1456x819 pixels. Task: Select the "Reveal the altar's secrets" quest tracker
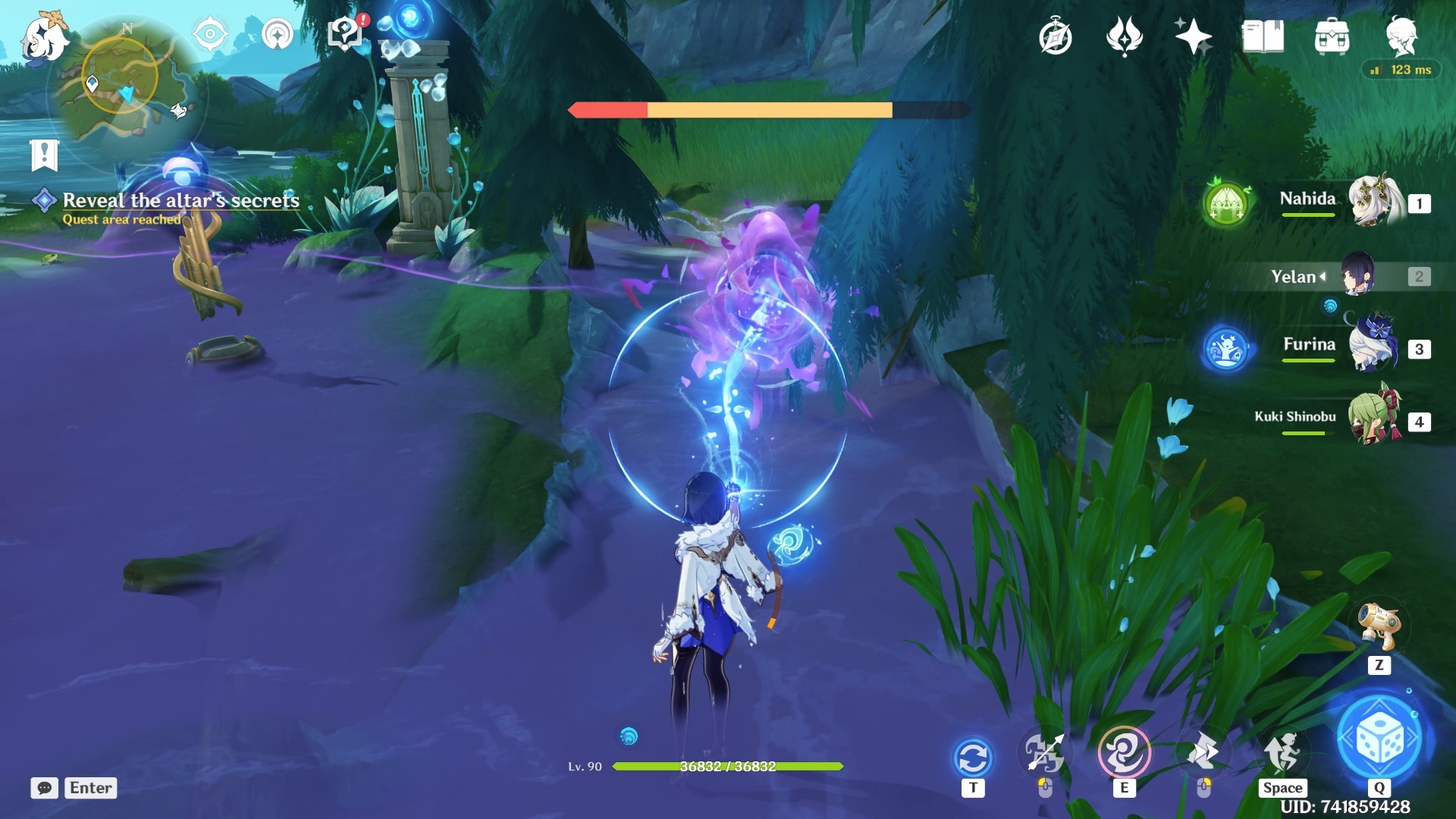[x=180, y=200]
